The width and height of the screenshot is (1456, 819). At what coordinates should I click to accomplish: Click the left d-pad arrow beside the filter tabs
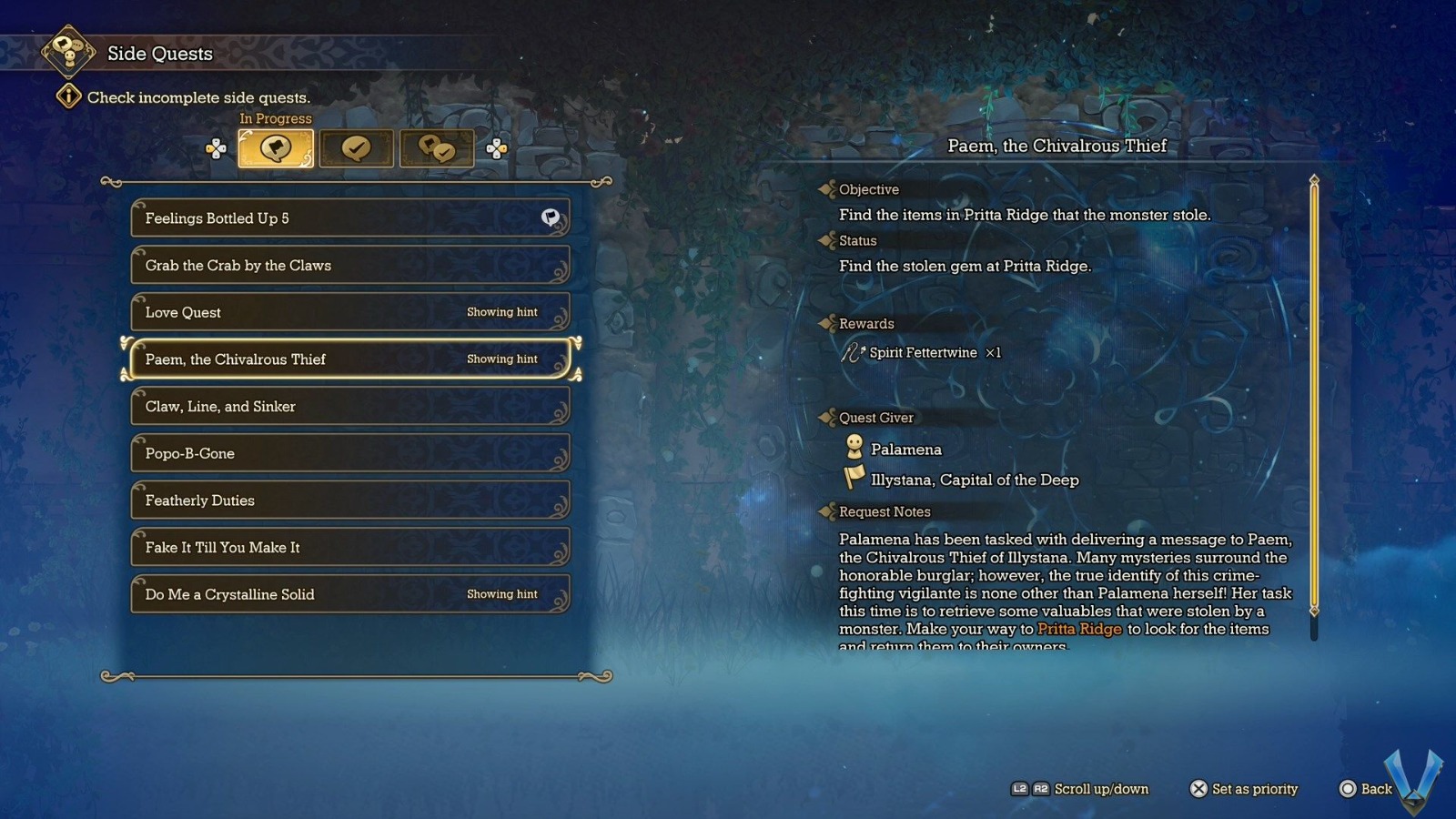(217, 147)
